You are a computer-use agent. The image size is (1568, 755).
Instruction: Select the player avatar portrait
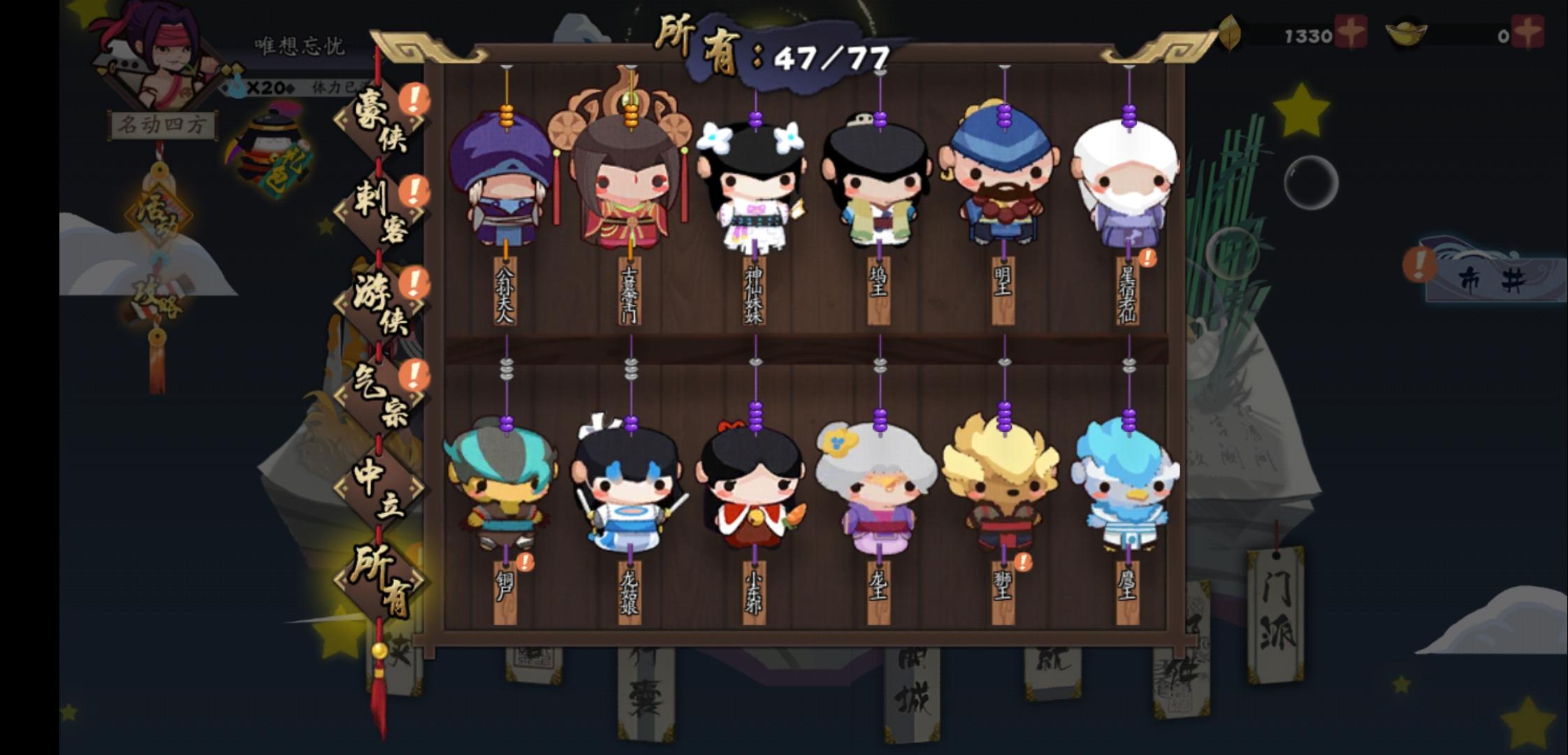click(x=154, y=63)
